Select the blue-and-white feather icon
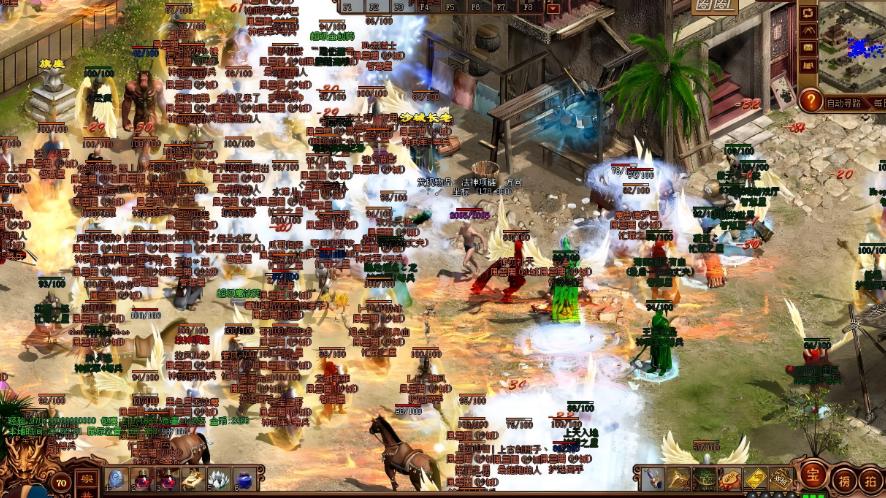The image size is (886, 498). pyautogui.click(x=653, y=479)
